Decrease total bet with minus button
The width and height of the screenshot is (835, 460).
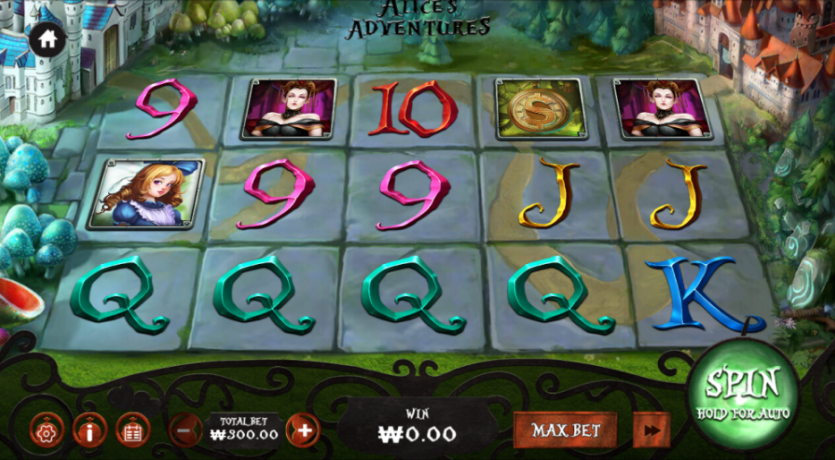pyautogui.click(x=185, y=431)
